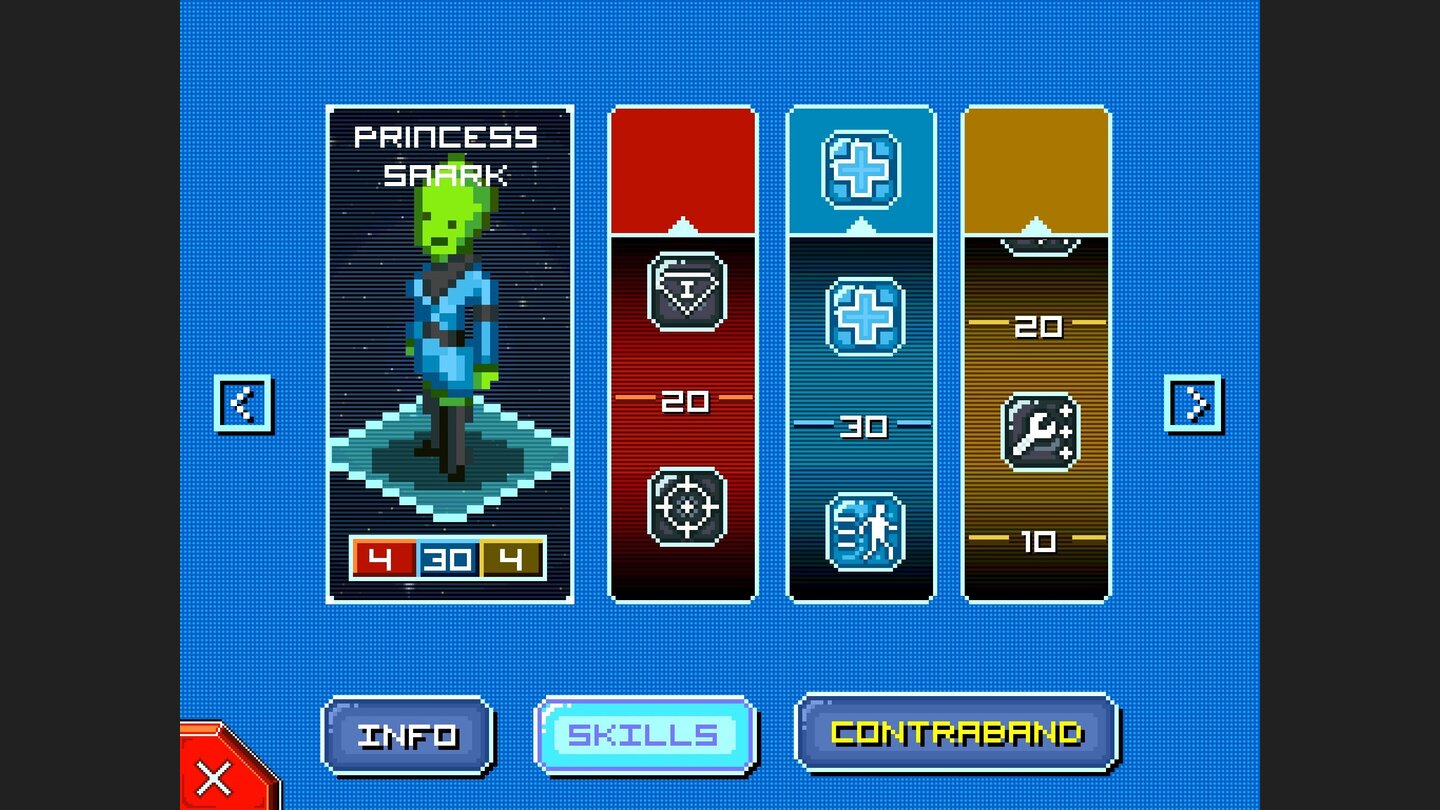Click the wrench repair skill icon
The width and height of the screenshot is (1440, 810).
tap(1037, 430)
